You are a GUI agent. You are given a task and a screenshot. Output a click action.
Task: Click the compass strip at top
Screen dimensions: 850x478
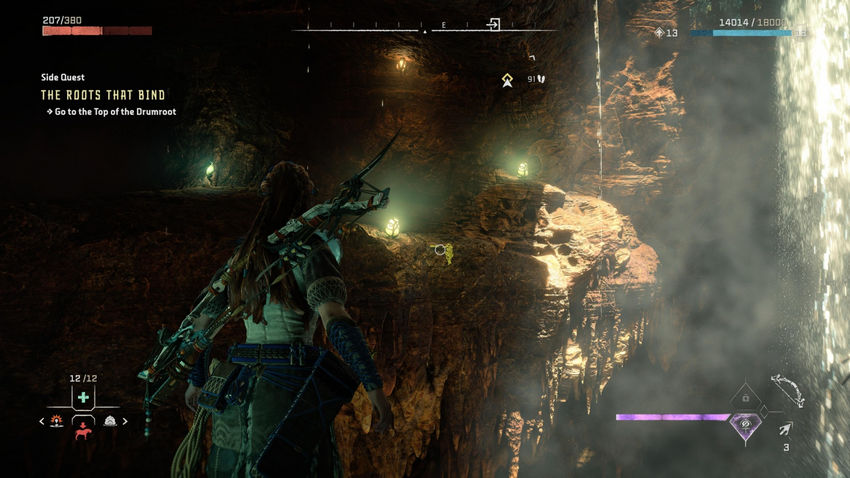click(x=400, y=29)
